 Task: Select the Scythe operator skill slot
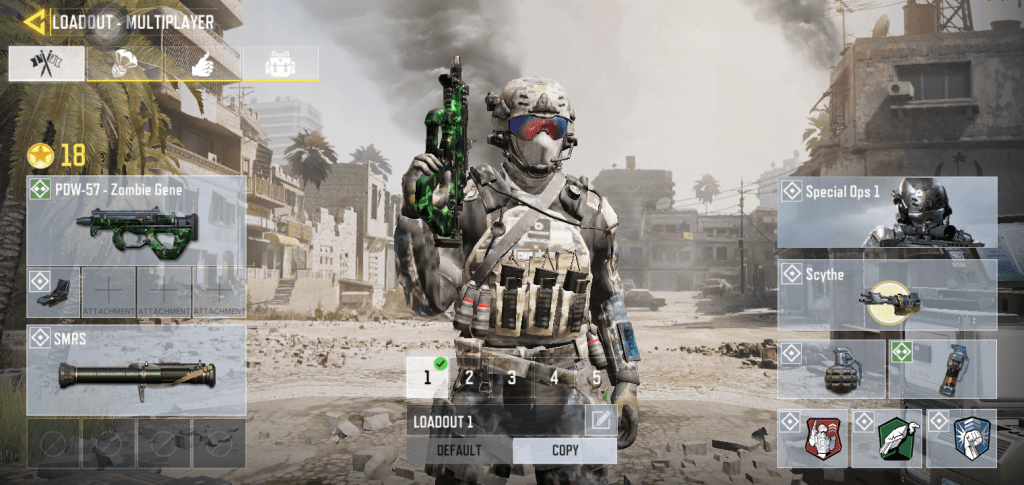887,295
